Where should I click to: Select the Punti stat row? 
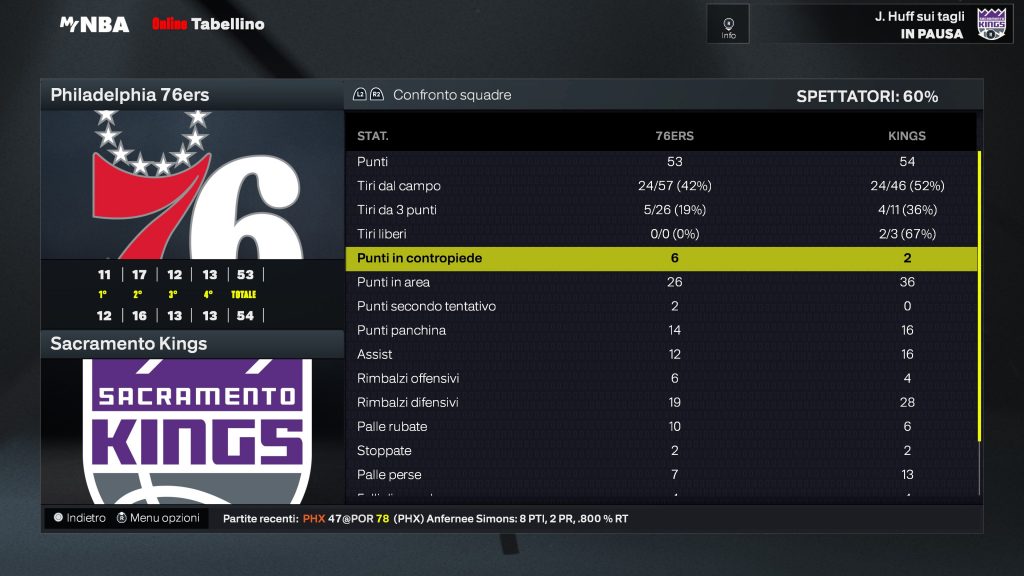[x=660, y=162]
